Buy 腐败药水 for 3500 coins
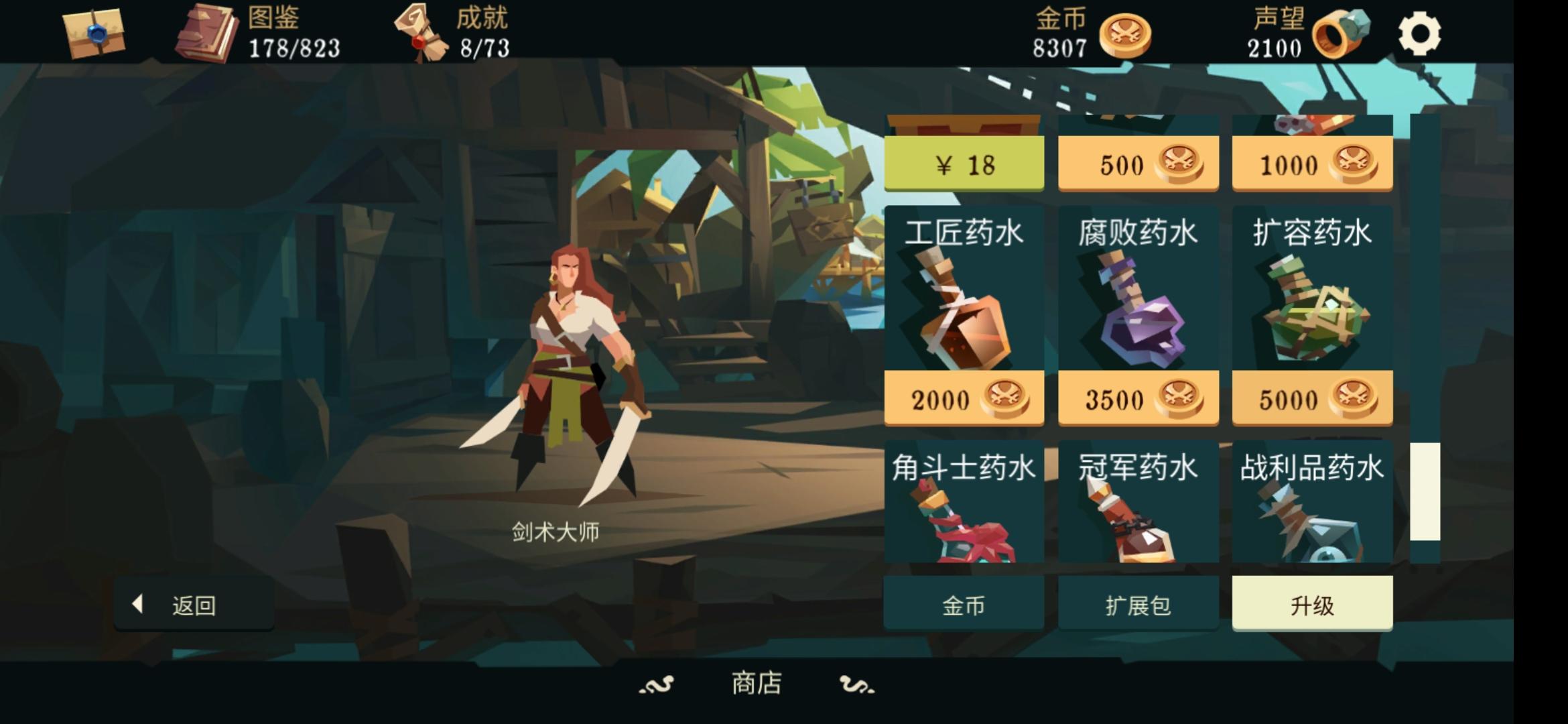 (1137, 398)
